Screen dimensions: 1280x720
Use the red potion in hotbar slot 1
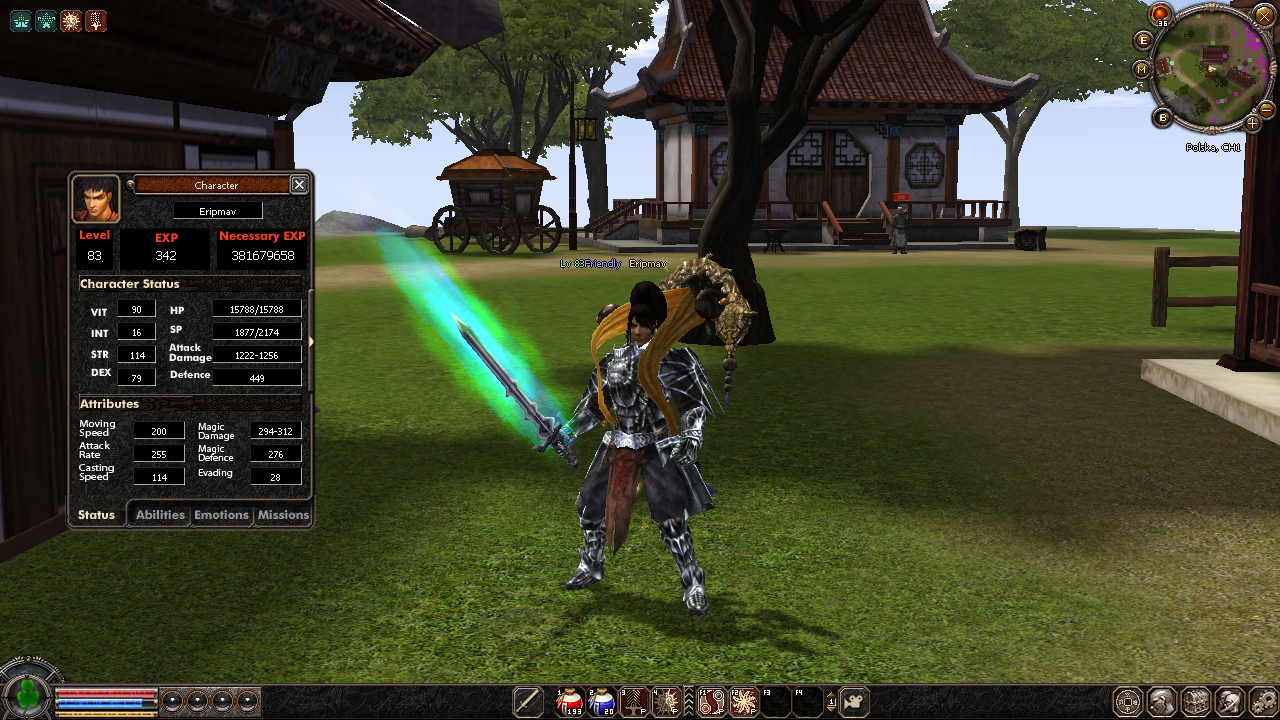[570, 702]
